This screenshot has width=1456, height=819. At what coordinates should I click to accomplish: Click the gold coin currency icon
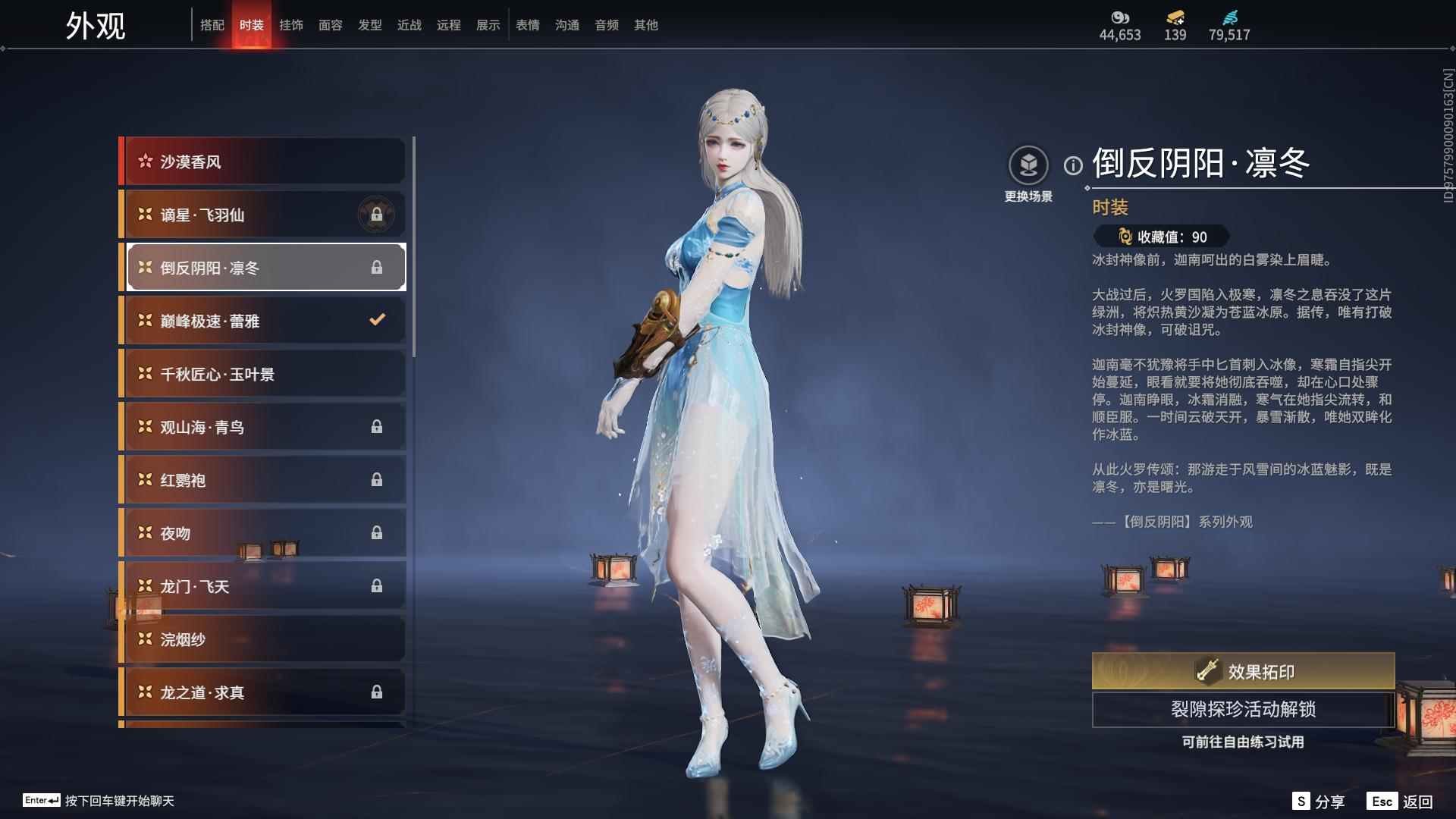1119,16
